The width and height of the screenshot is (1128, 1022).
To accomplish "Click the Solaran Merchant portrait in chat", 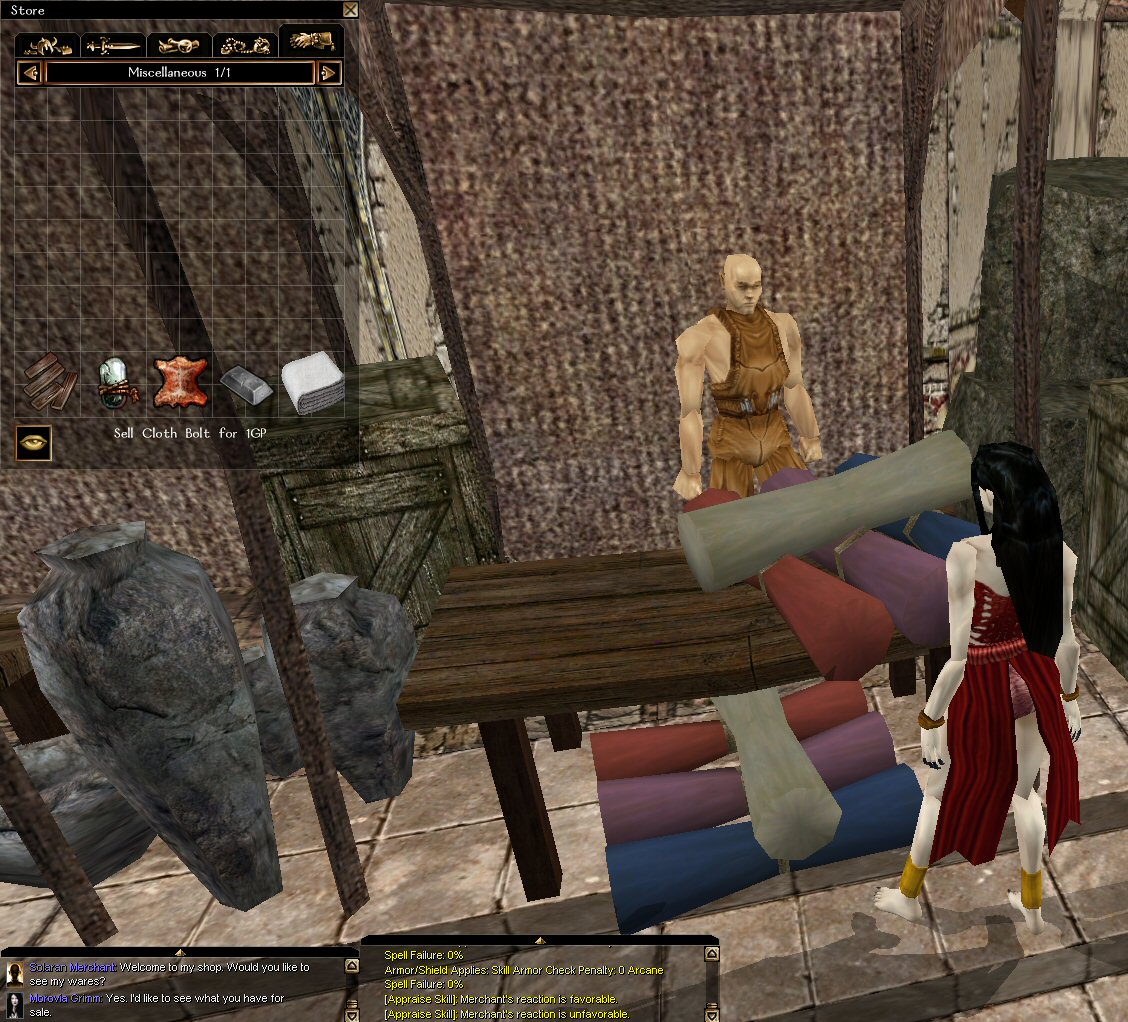I will [x=15, y=974].
